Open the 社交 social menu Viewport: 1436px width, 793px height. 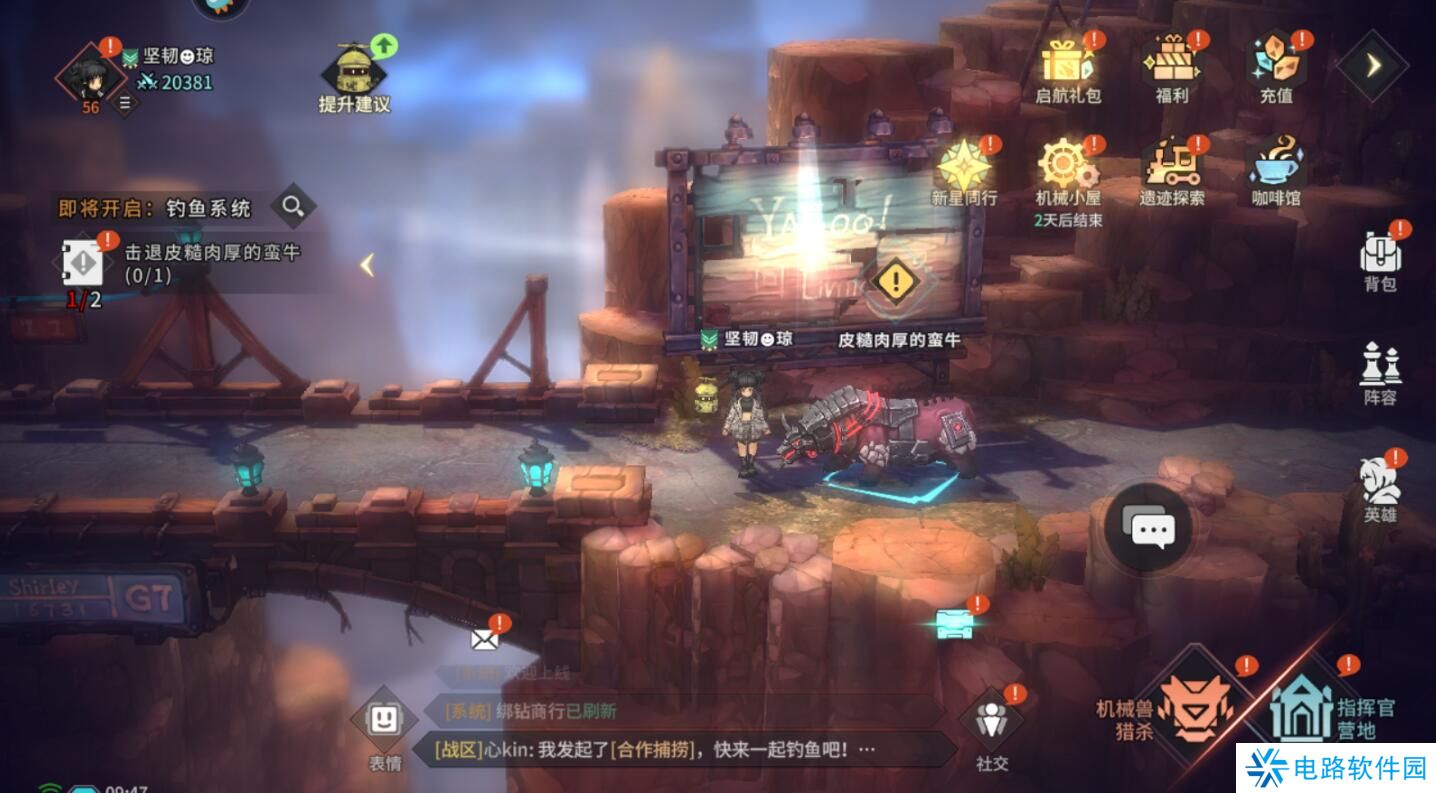(x=992, y=727)
